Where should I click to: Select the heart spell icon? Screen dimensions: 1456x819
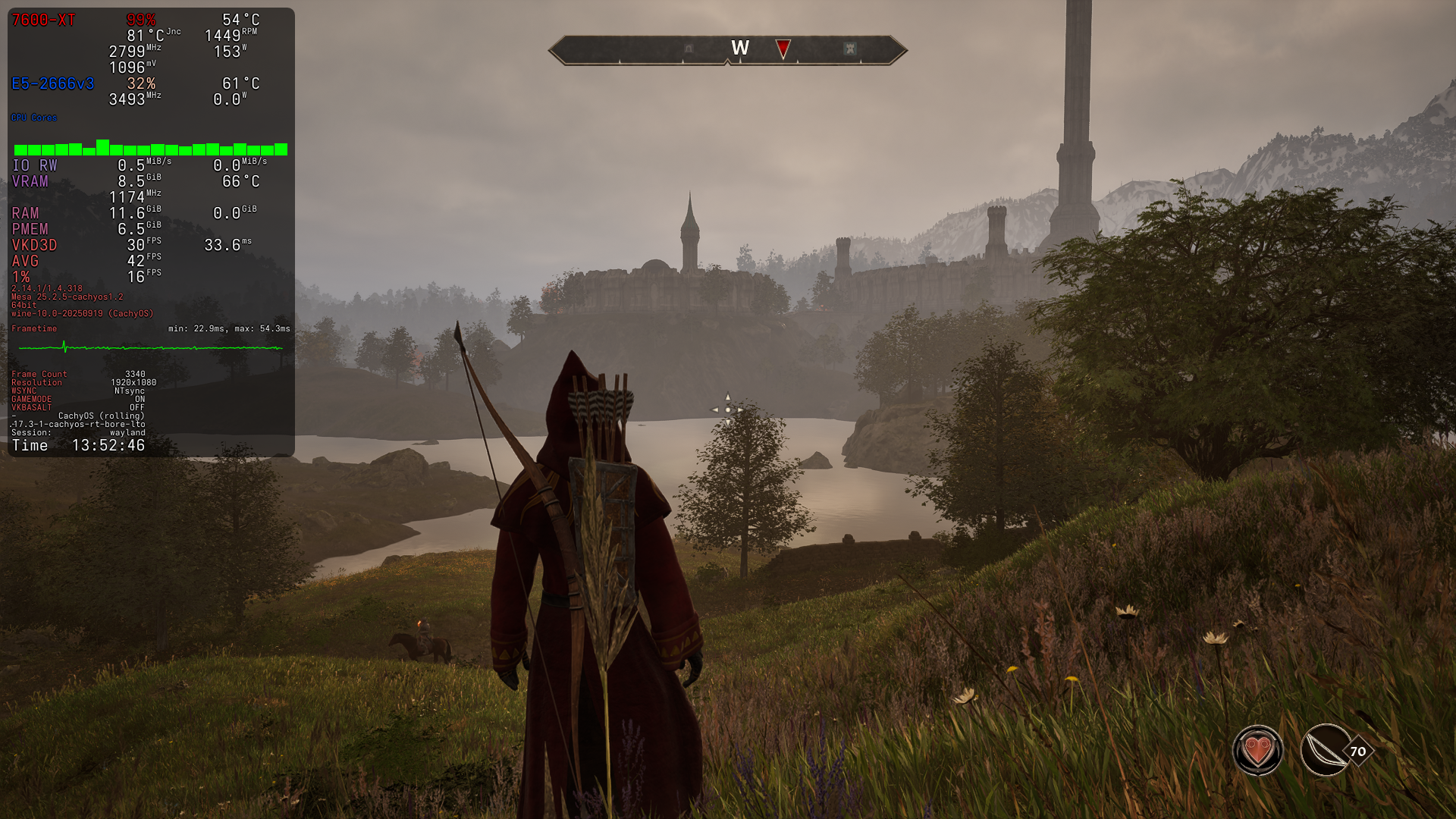(x=1257, y=751)
